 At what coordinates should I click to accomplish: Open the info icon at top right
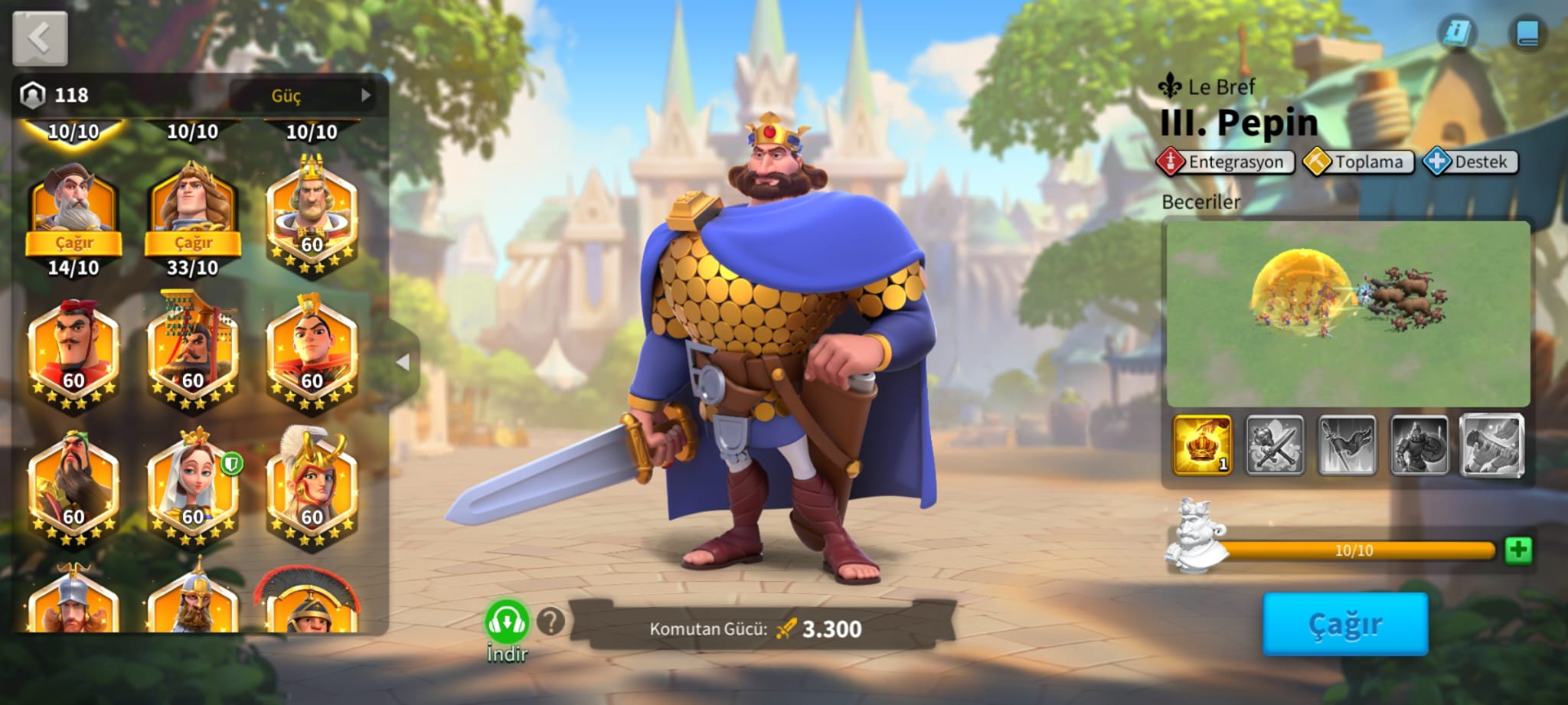1456,34
